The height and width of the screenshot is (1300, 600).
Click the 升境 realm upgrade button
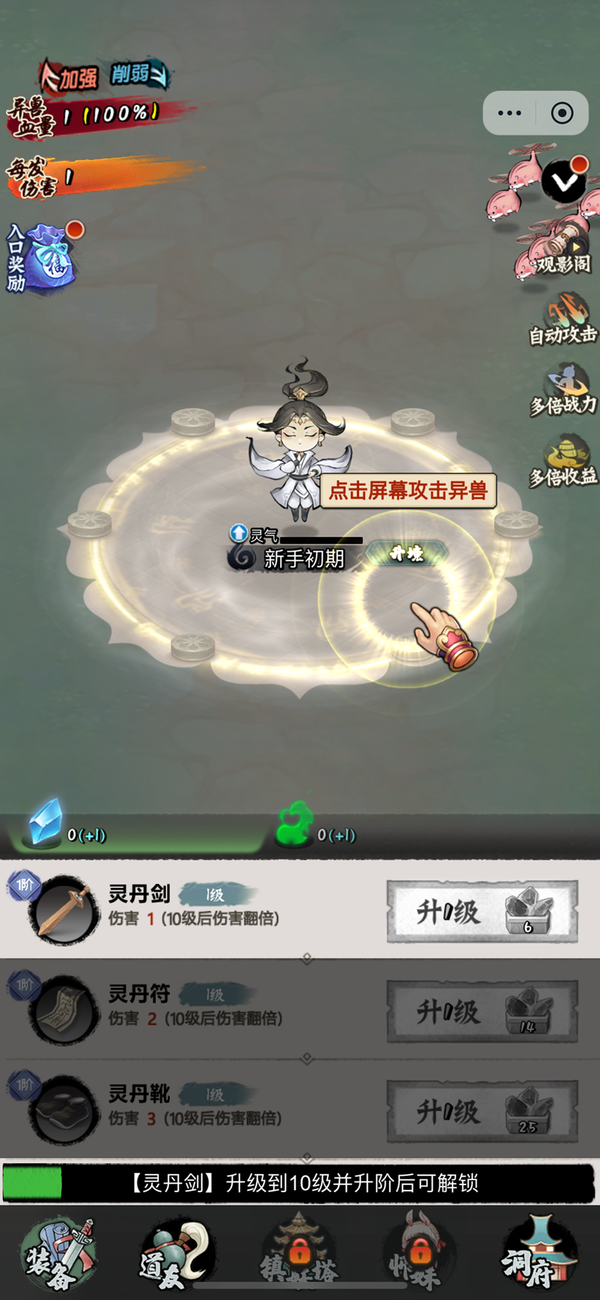point(406,554)
